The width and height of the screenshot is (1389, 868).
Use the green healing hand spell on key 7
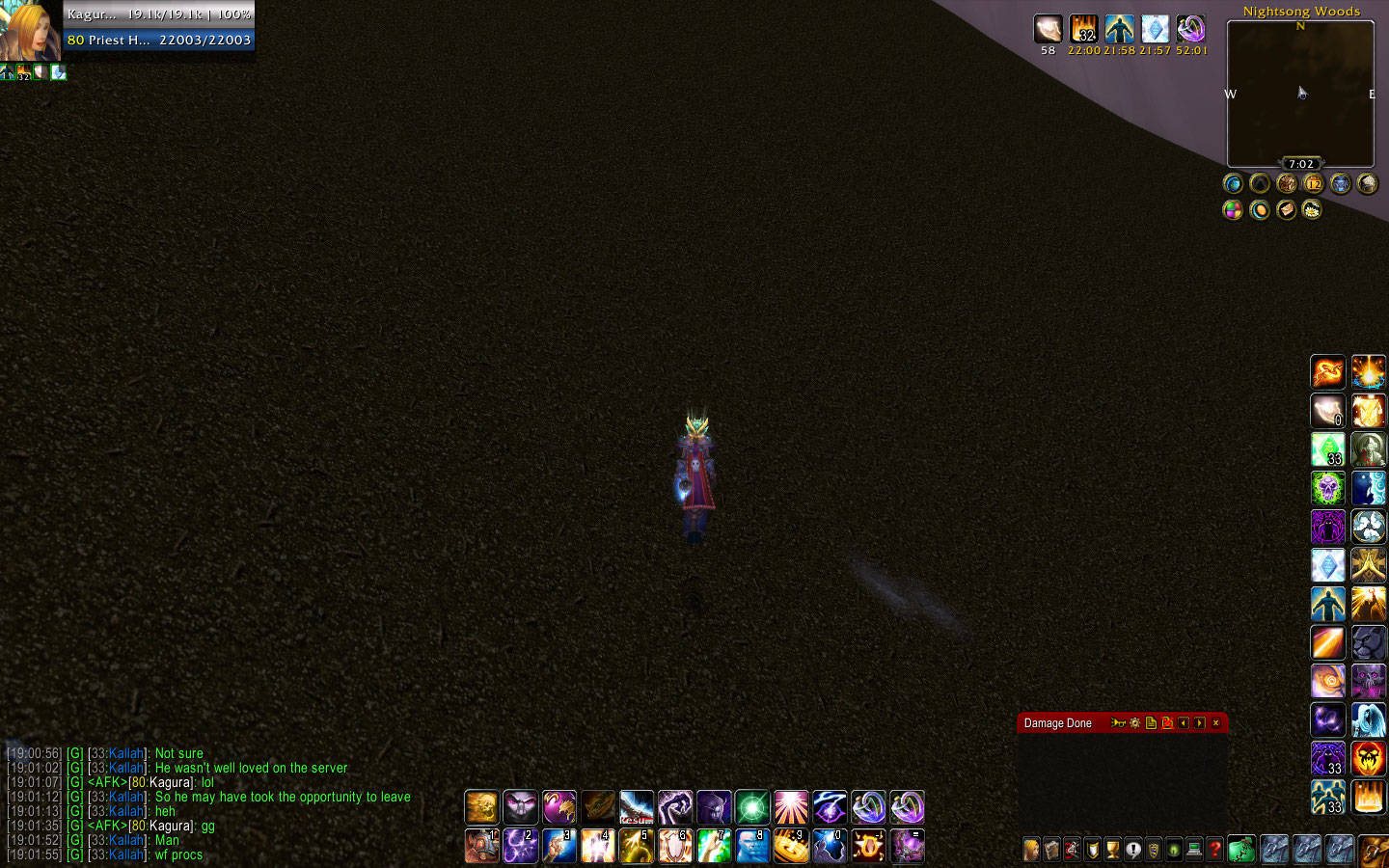tap(714, 846)
